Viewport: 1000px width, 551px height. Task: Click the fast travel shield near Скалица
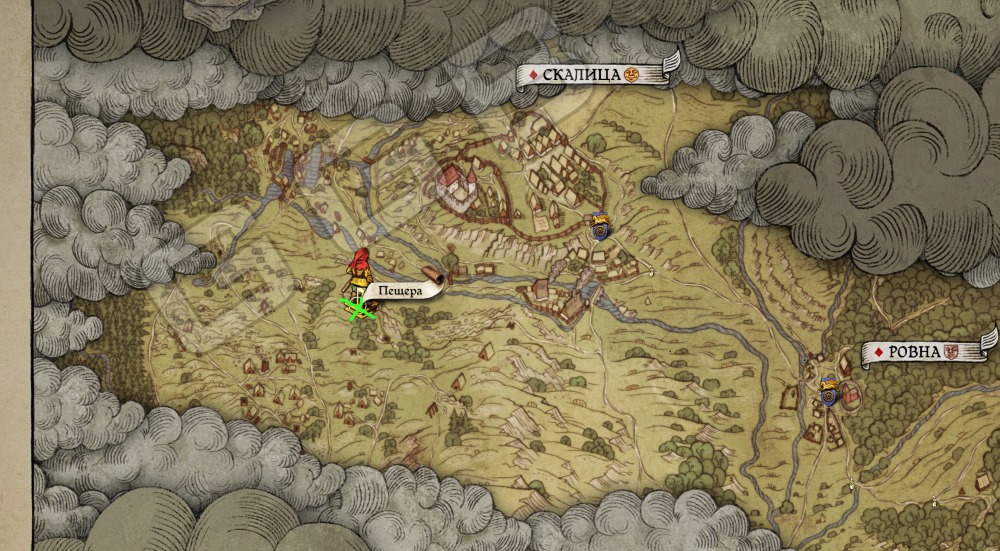coord(599,227)
